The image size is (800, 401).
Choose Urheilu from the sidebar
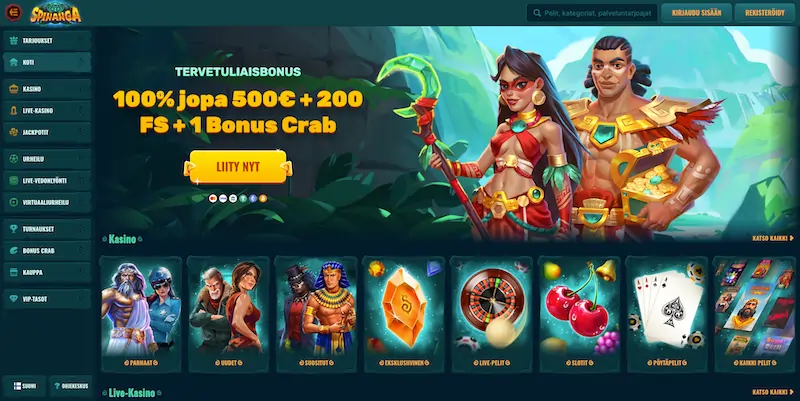click(x=47, y=159)
